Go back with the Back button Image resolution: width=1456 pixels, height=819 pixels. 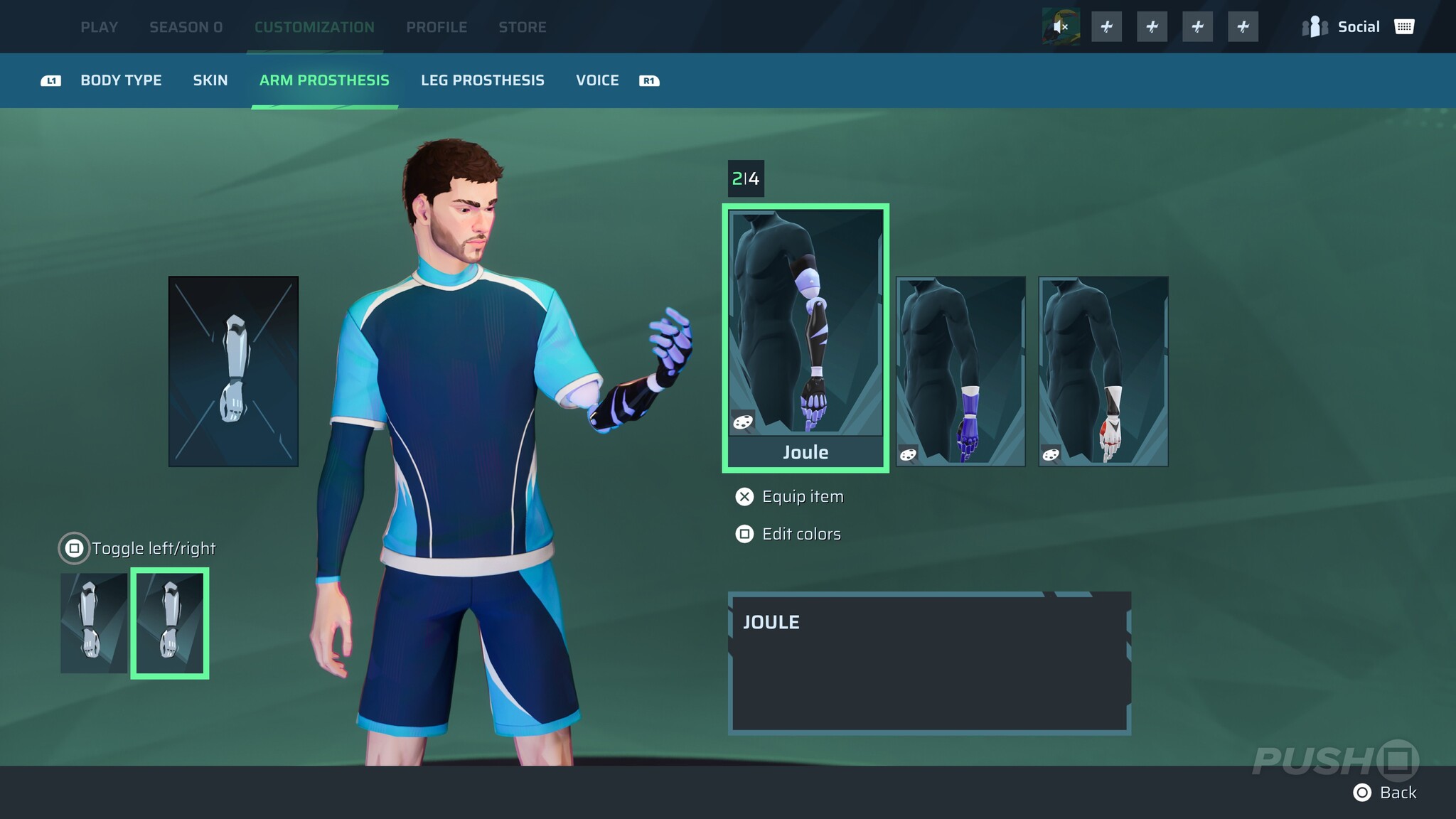click(1385, 793)
